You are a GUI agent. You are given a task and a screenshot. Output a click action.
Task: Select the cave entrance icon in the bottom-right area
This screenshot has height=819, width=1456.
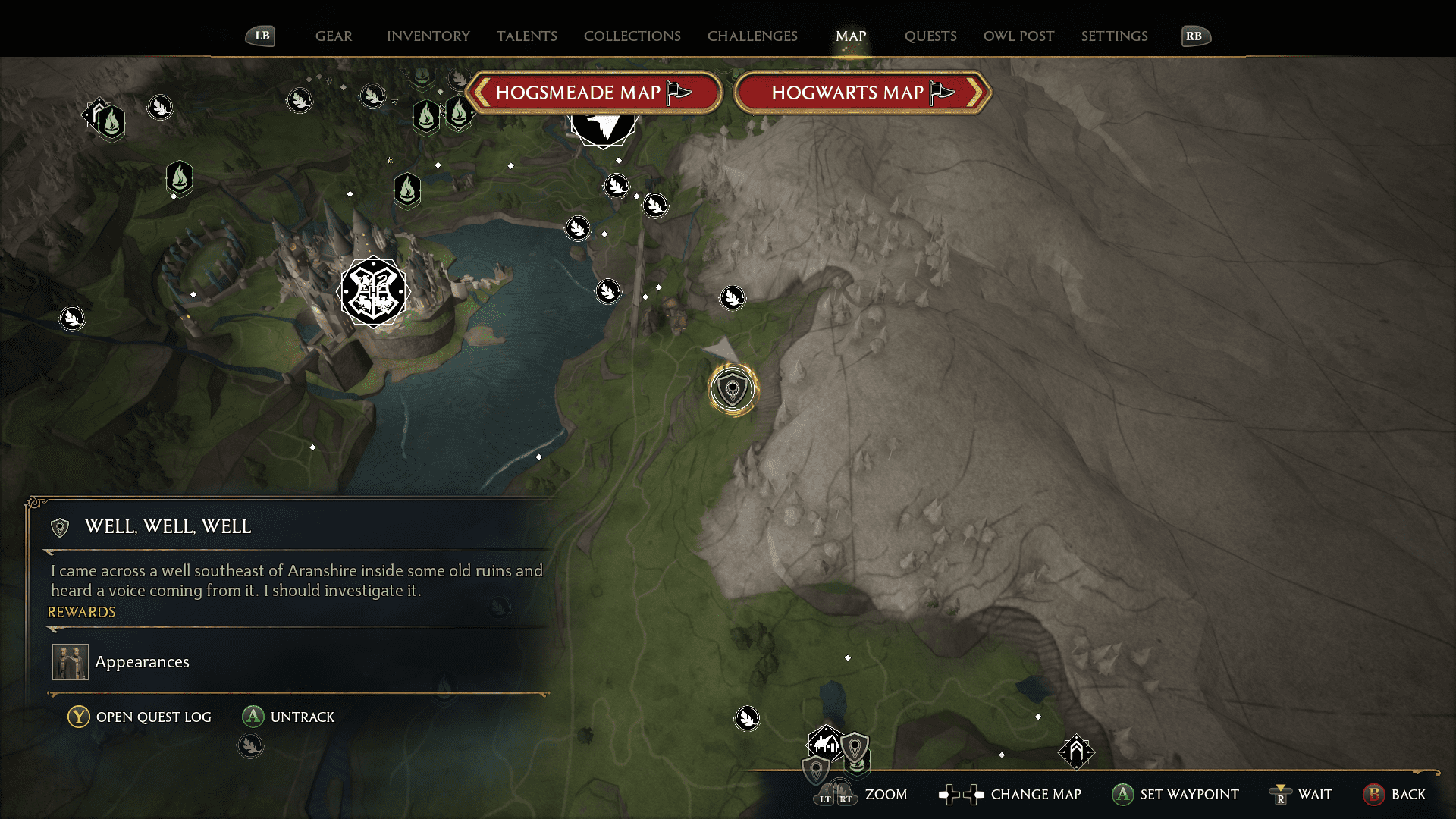tap(1077, 752)
